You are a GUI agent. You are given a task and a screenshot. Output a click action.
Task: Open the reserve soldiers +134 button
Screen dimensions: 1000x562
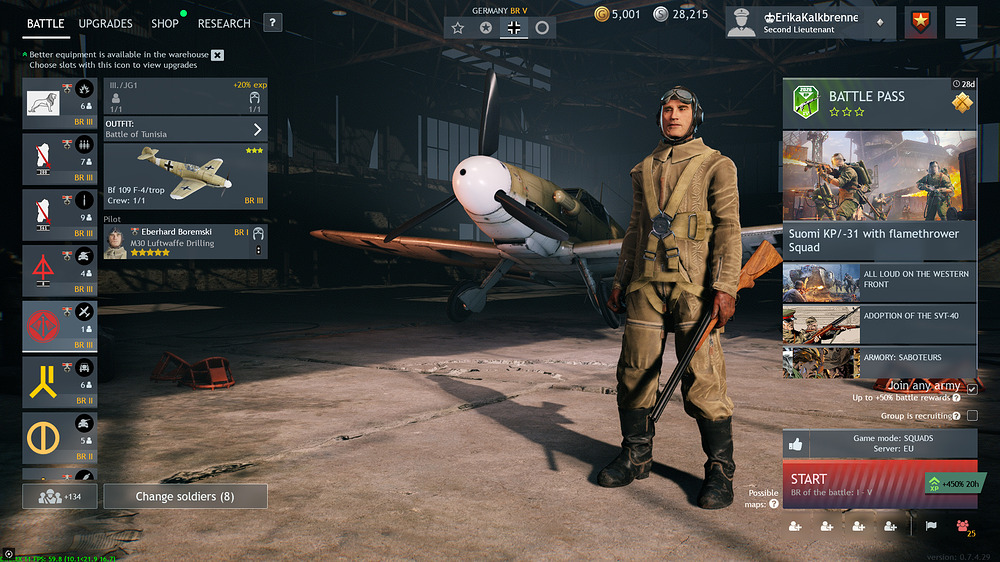(59, 496)
